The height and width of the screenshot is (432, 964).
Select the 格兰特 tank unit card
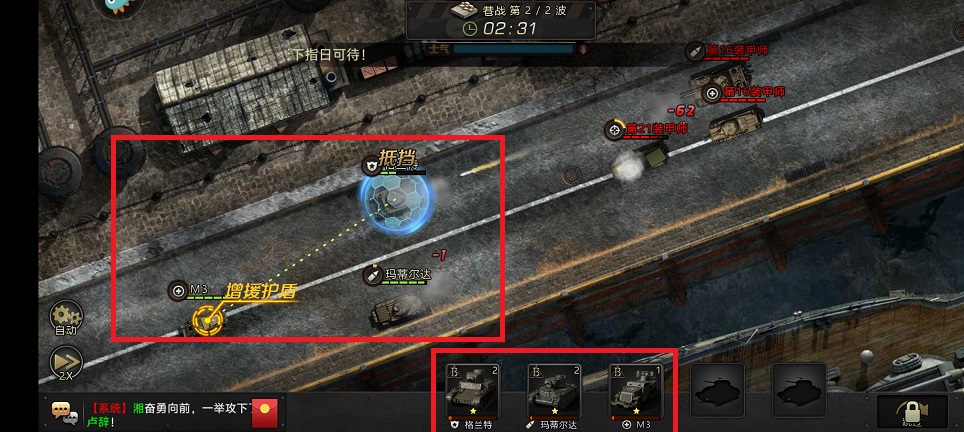coord(472,393)
